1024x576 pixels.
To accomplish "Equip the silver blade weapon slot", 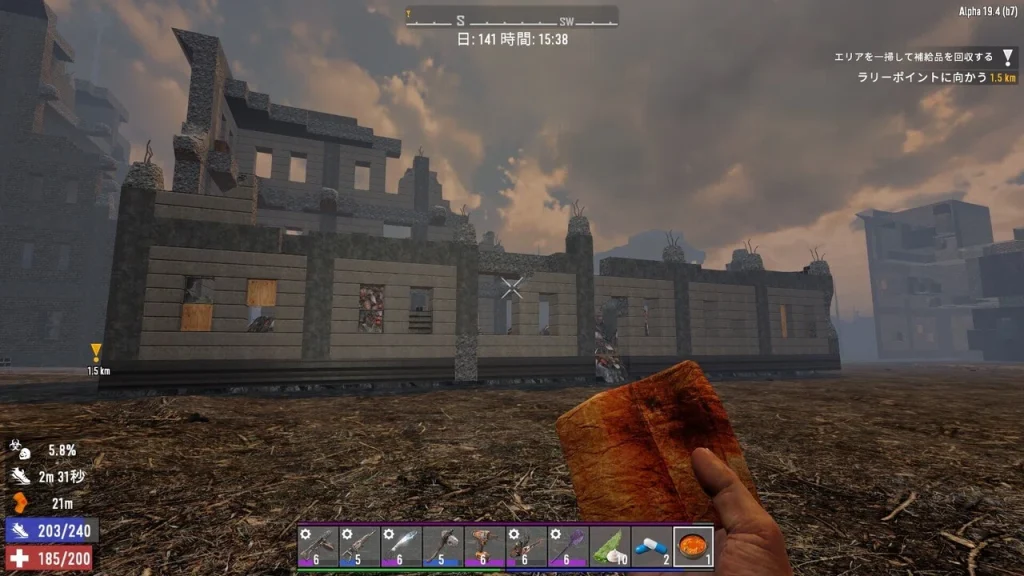I will click(x=400, y=547).
